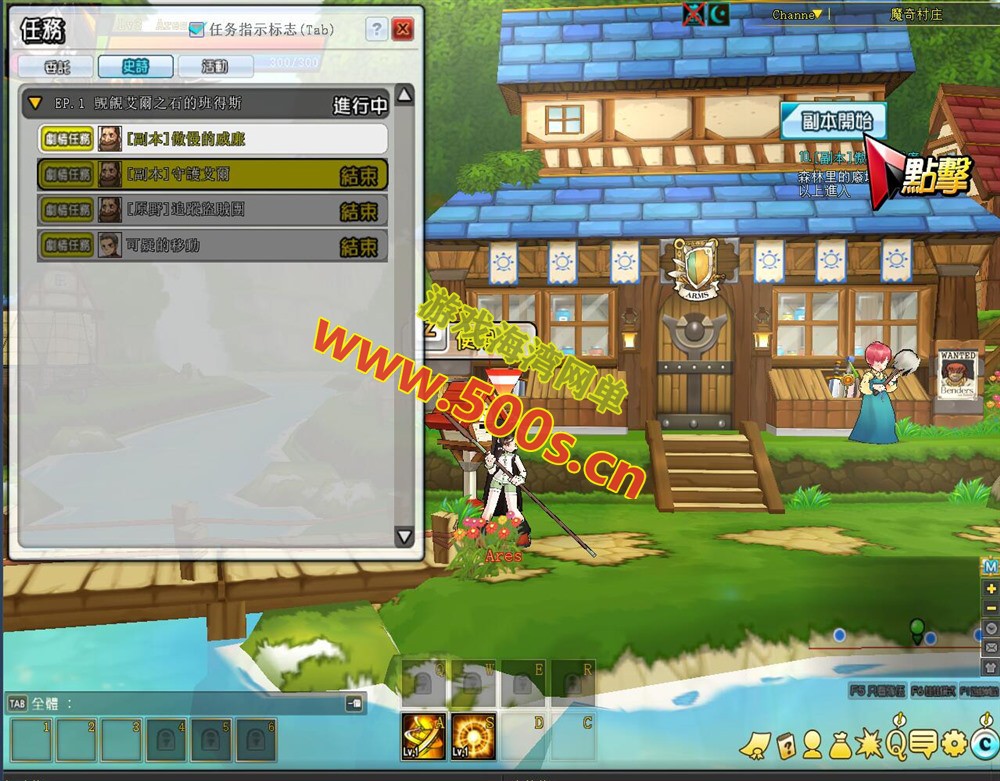Switch to the 活動 event tab
The height and width of the screenshot is (781, 1000).
tap(215, 66)
